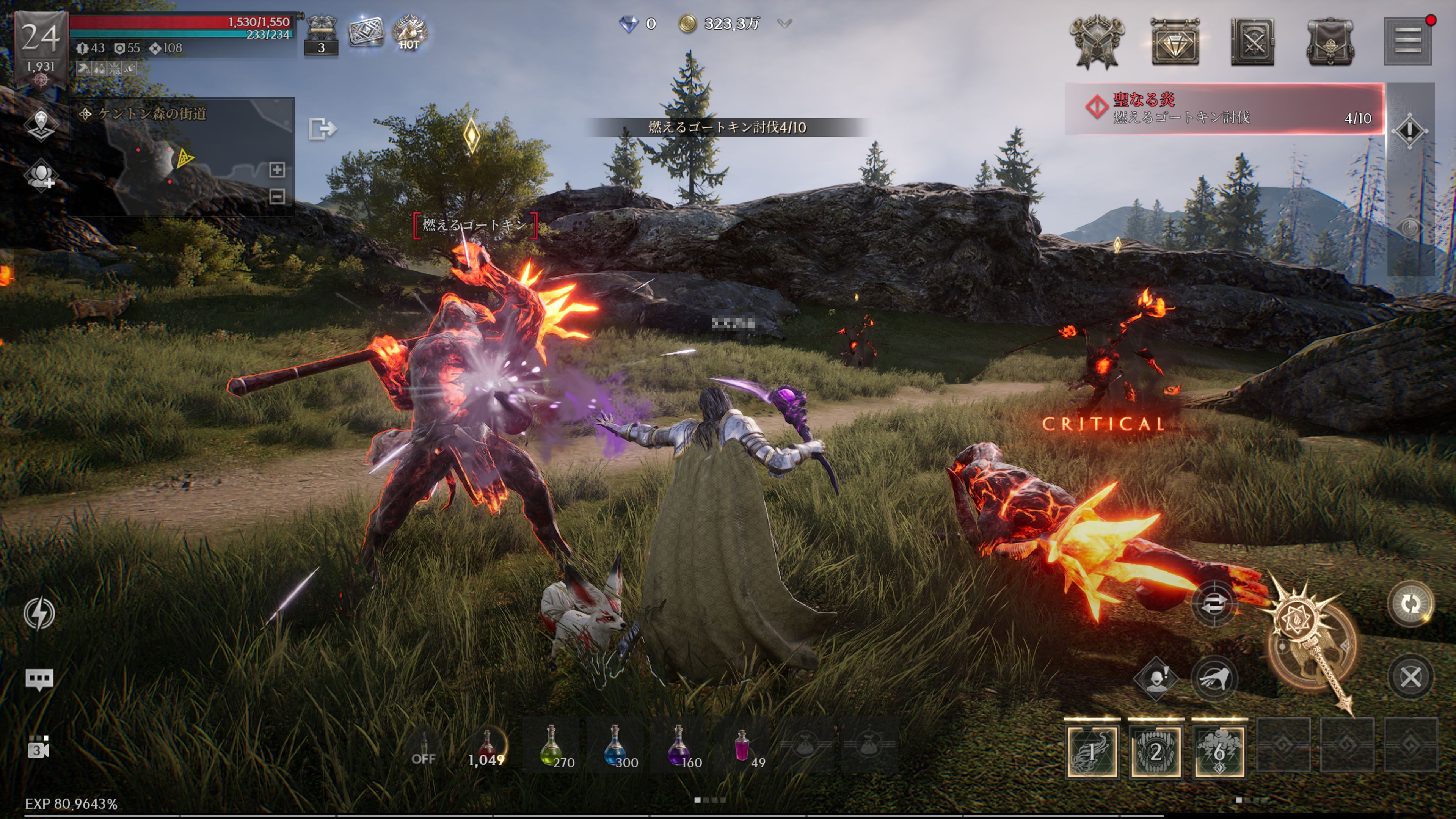Cancel target with the X button
1456x819 pixels.
[x=1410, y=677]
